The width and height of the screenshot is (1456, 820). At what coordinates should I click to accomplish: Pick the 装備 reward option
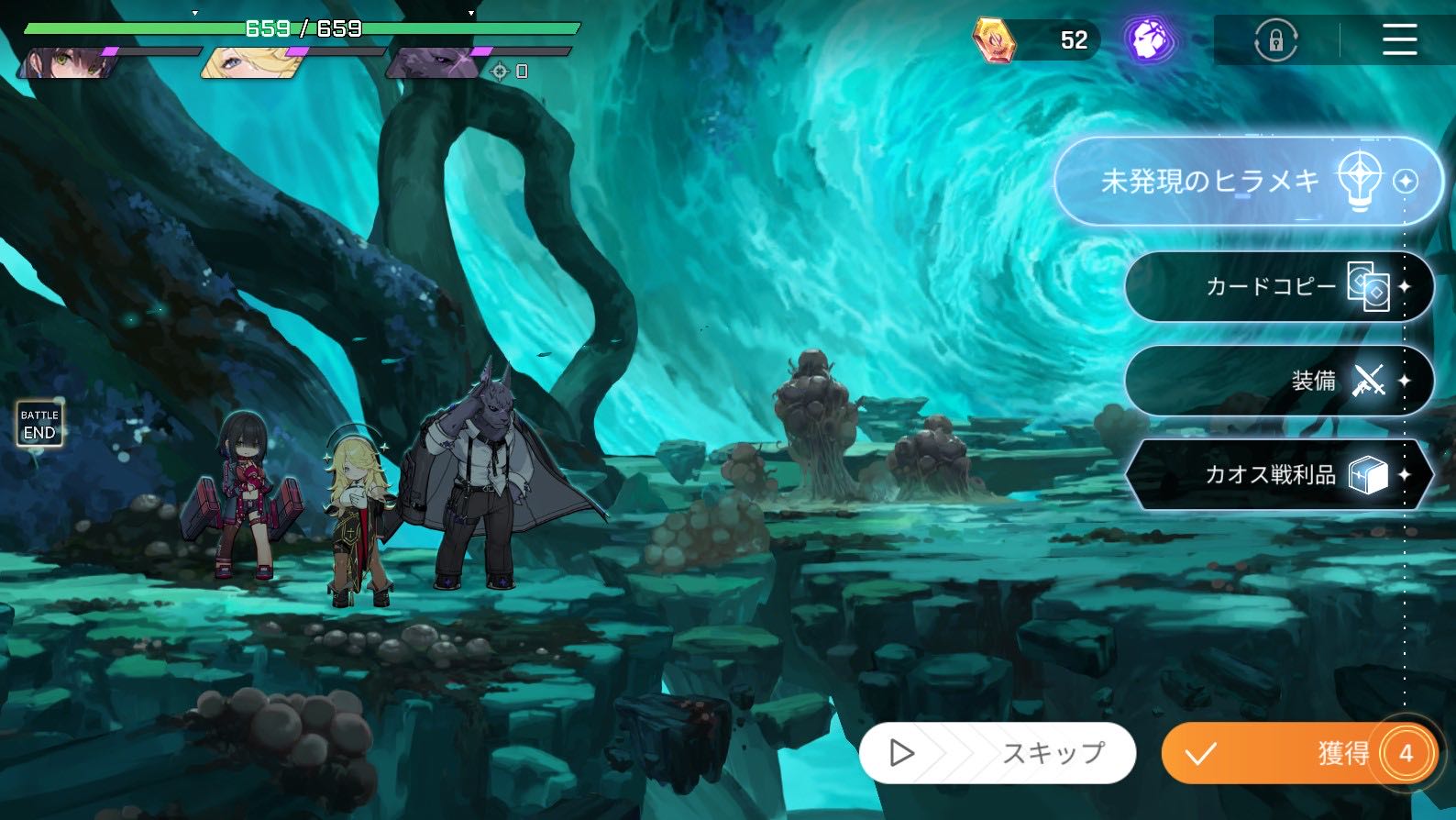coord(1278,381)
